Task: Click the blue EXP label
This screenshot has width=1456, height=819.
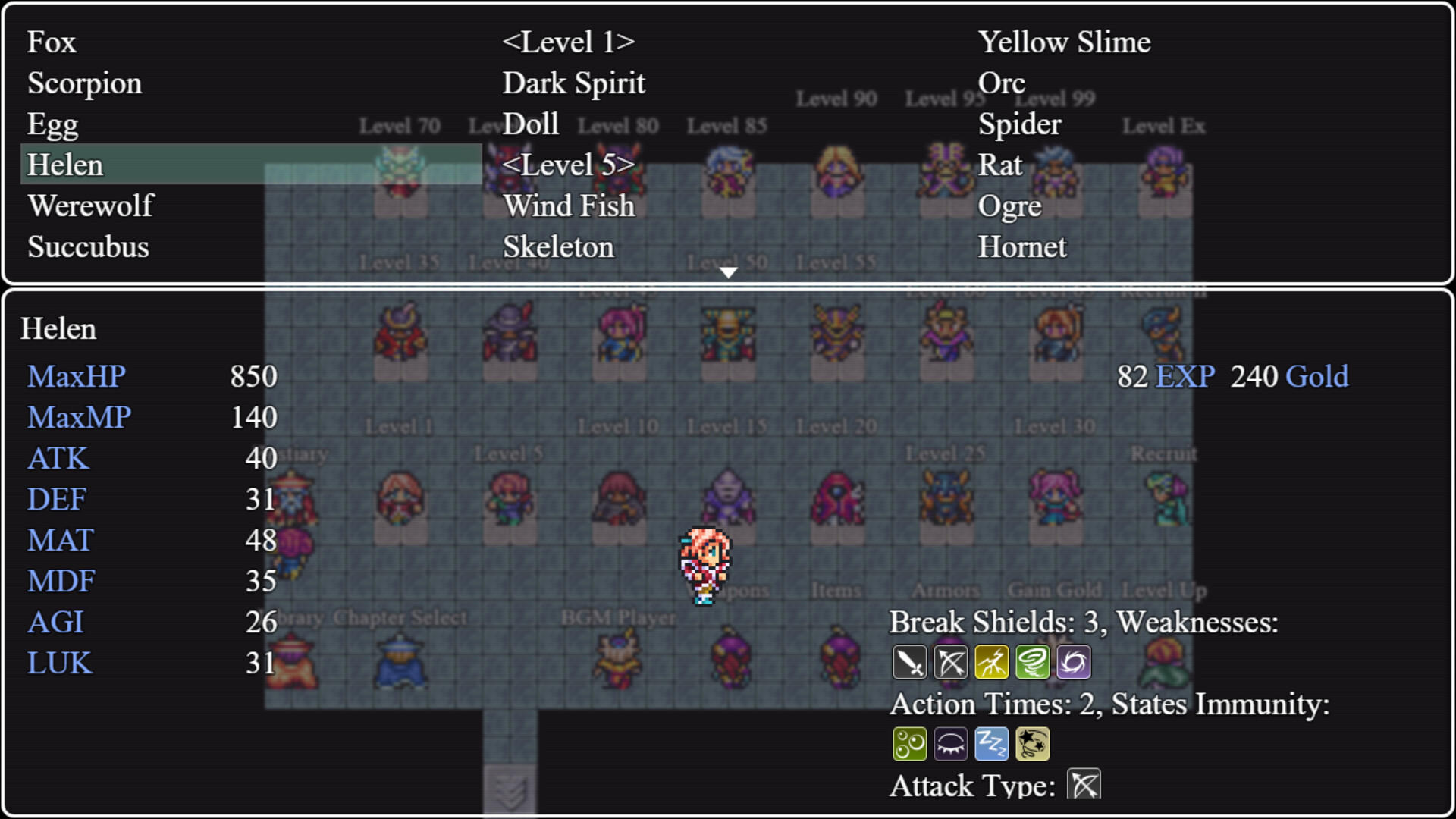Action: (x=1184, y=376)
